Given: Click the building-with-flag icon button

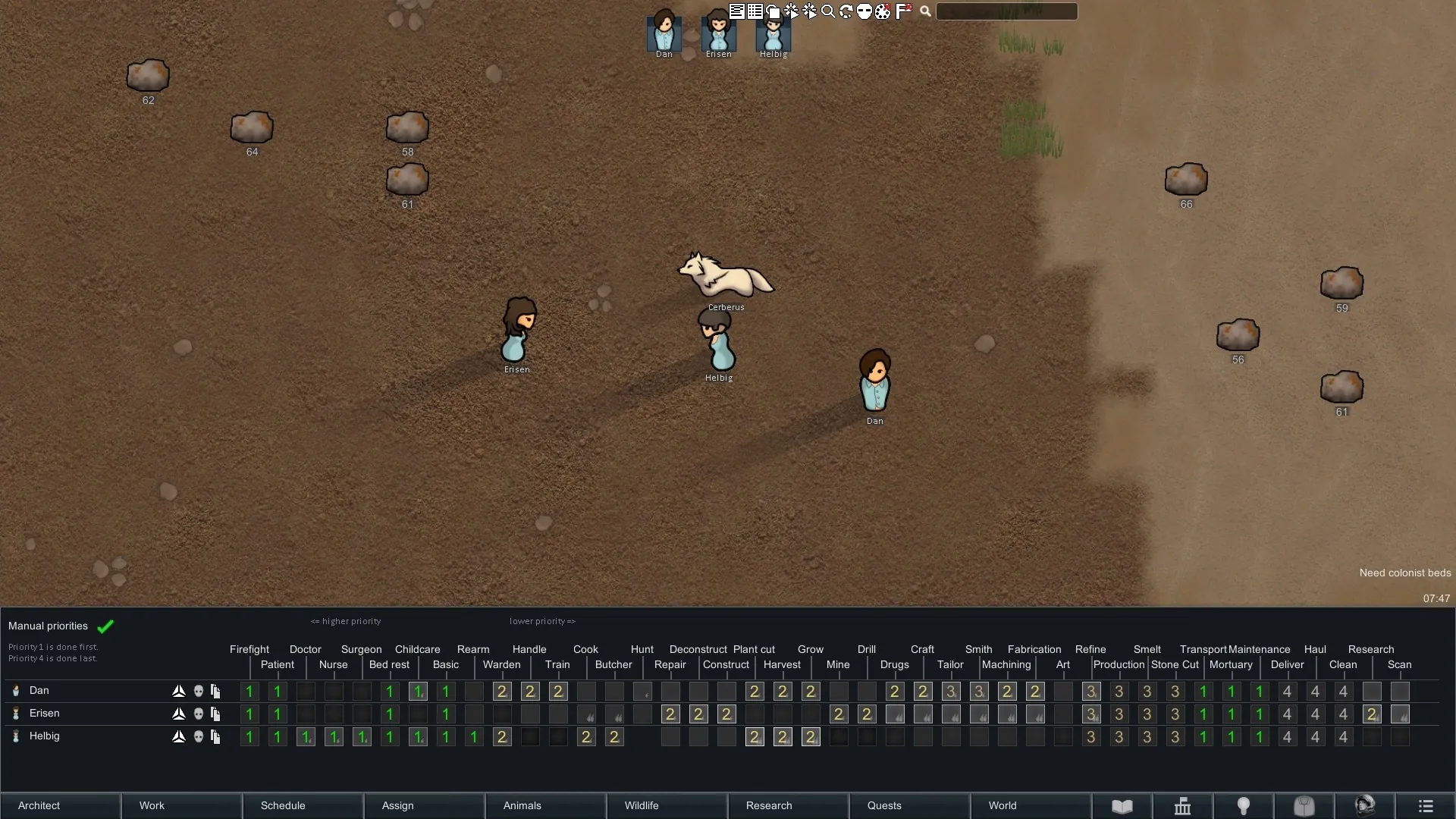Looking at the screenshot, I should [1182, 805].
